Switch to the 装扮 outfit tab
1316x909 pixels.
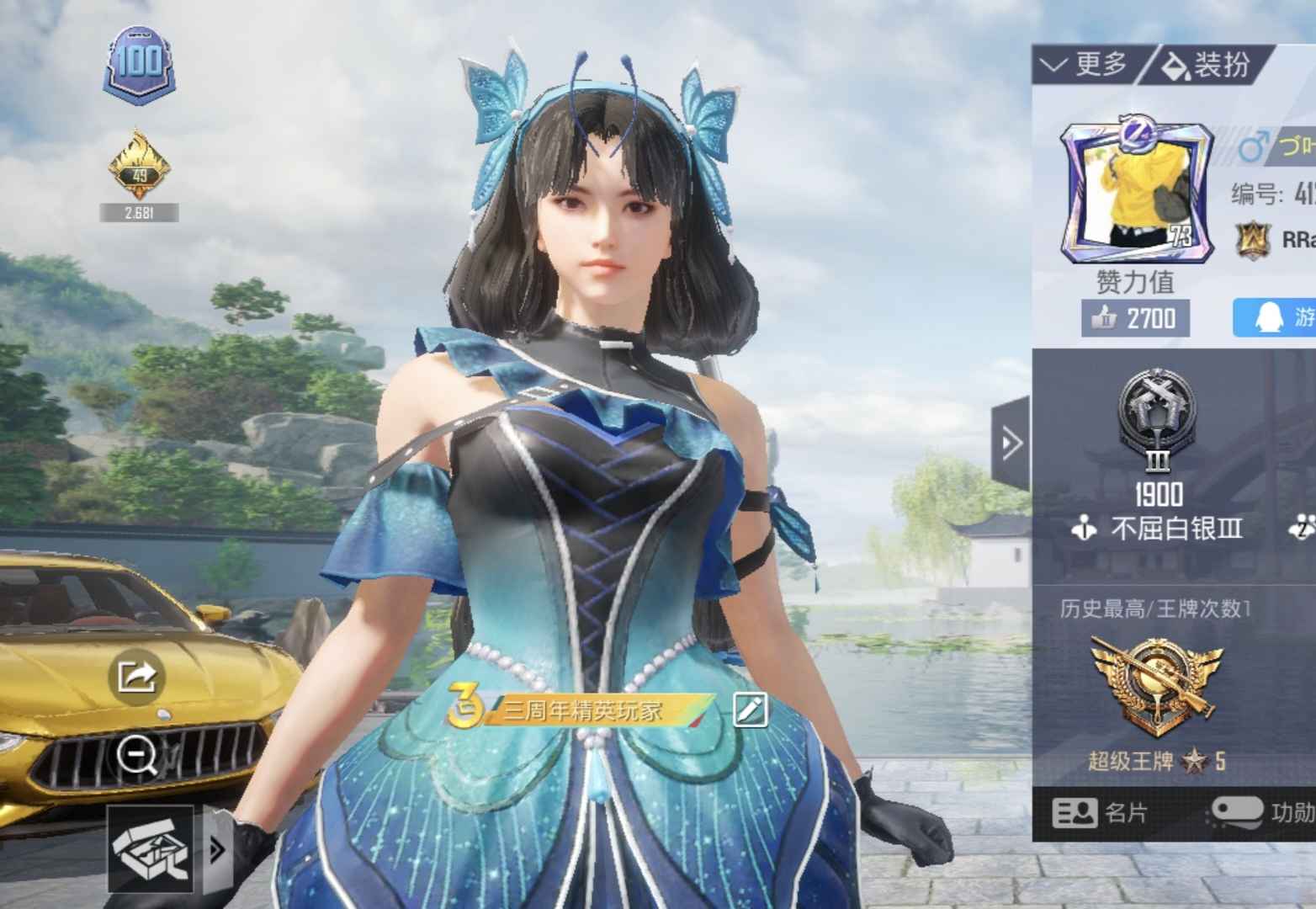pyautogui.click(x=1207, y=64)
